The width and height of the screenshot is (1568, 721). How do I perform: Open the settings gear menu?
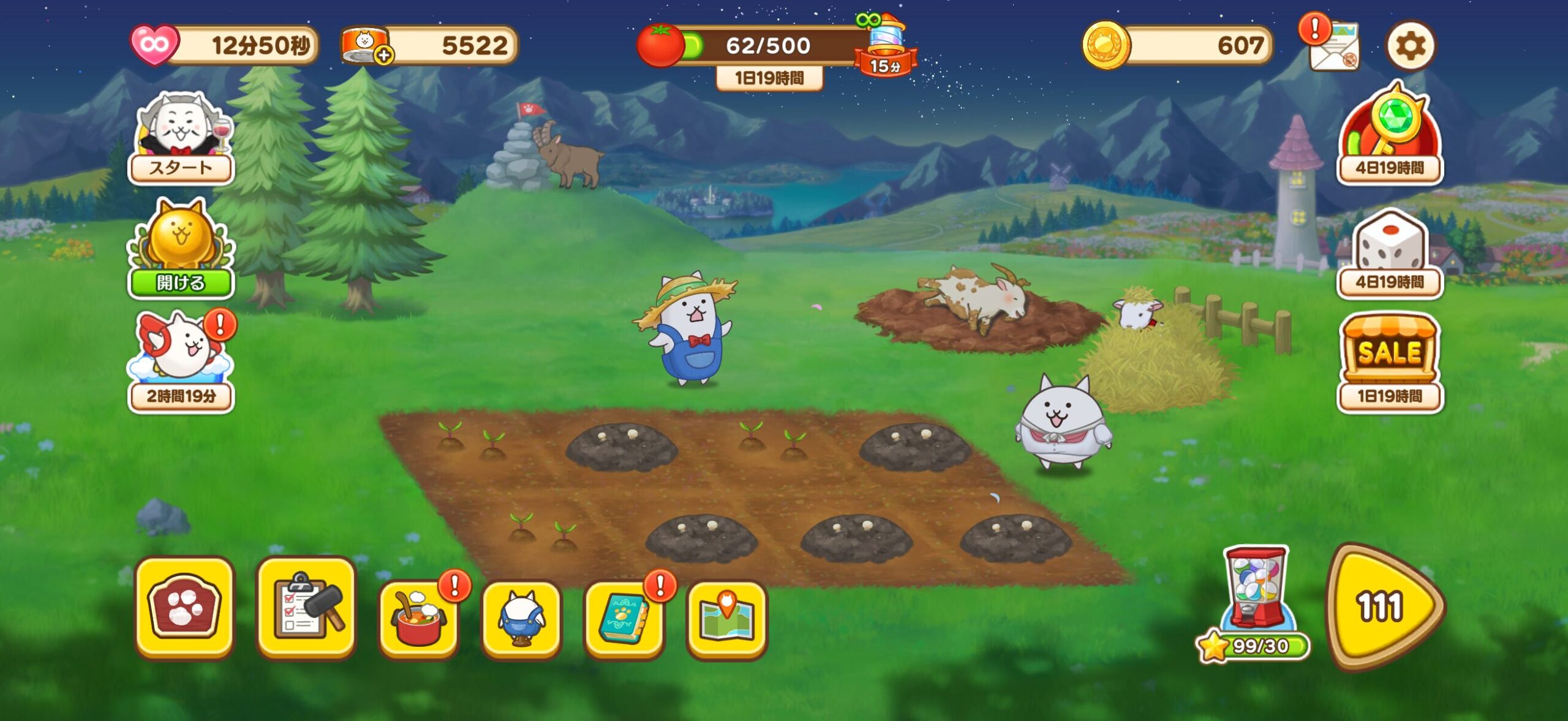coord(1410,46)
